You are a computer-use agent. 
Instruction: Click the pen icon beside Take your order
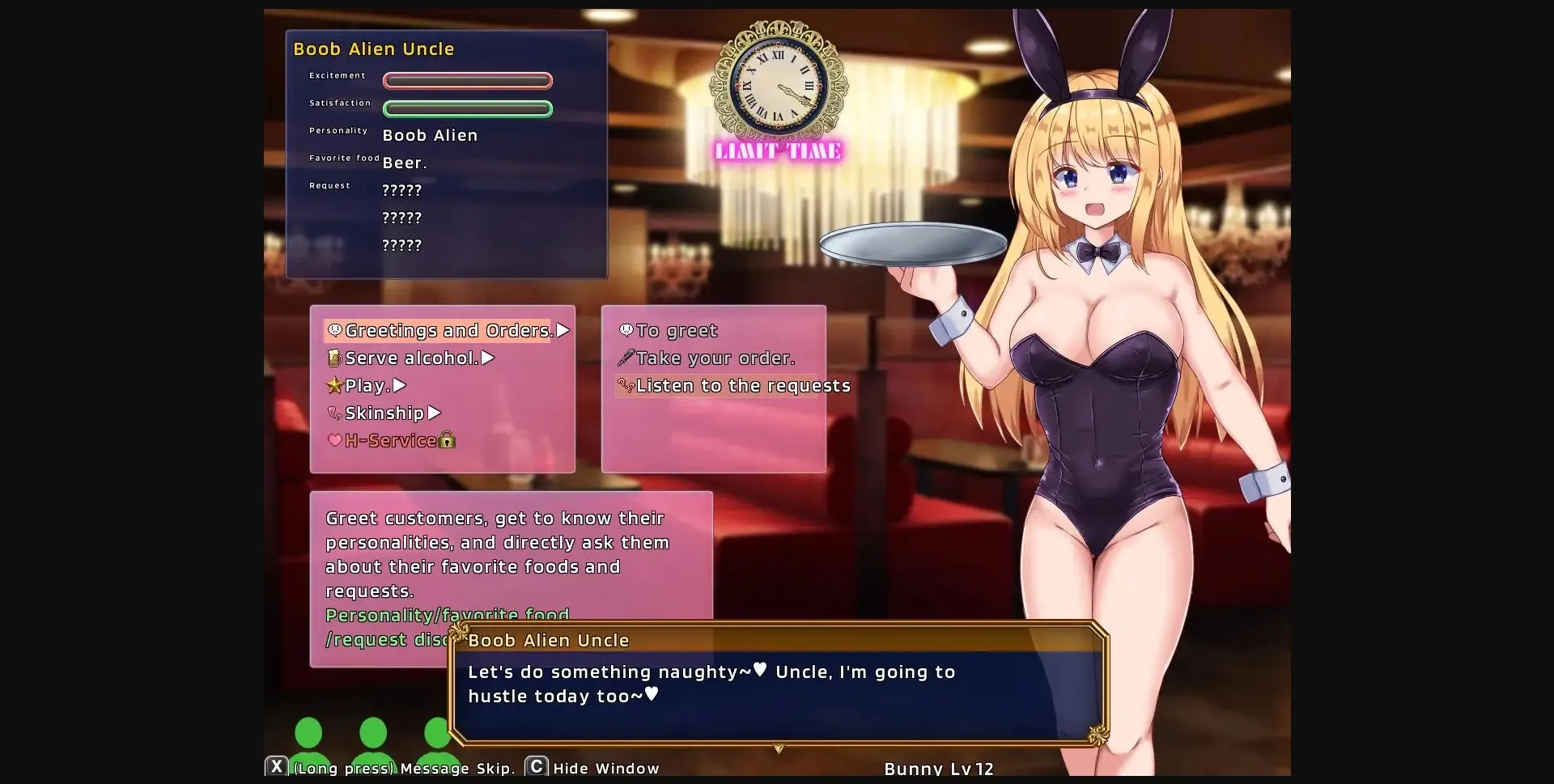tap(626, 358)
